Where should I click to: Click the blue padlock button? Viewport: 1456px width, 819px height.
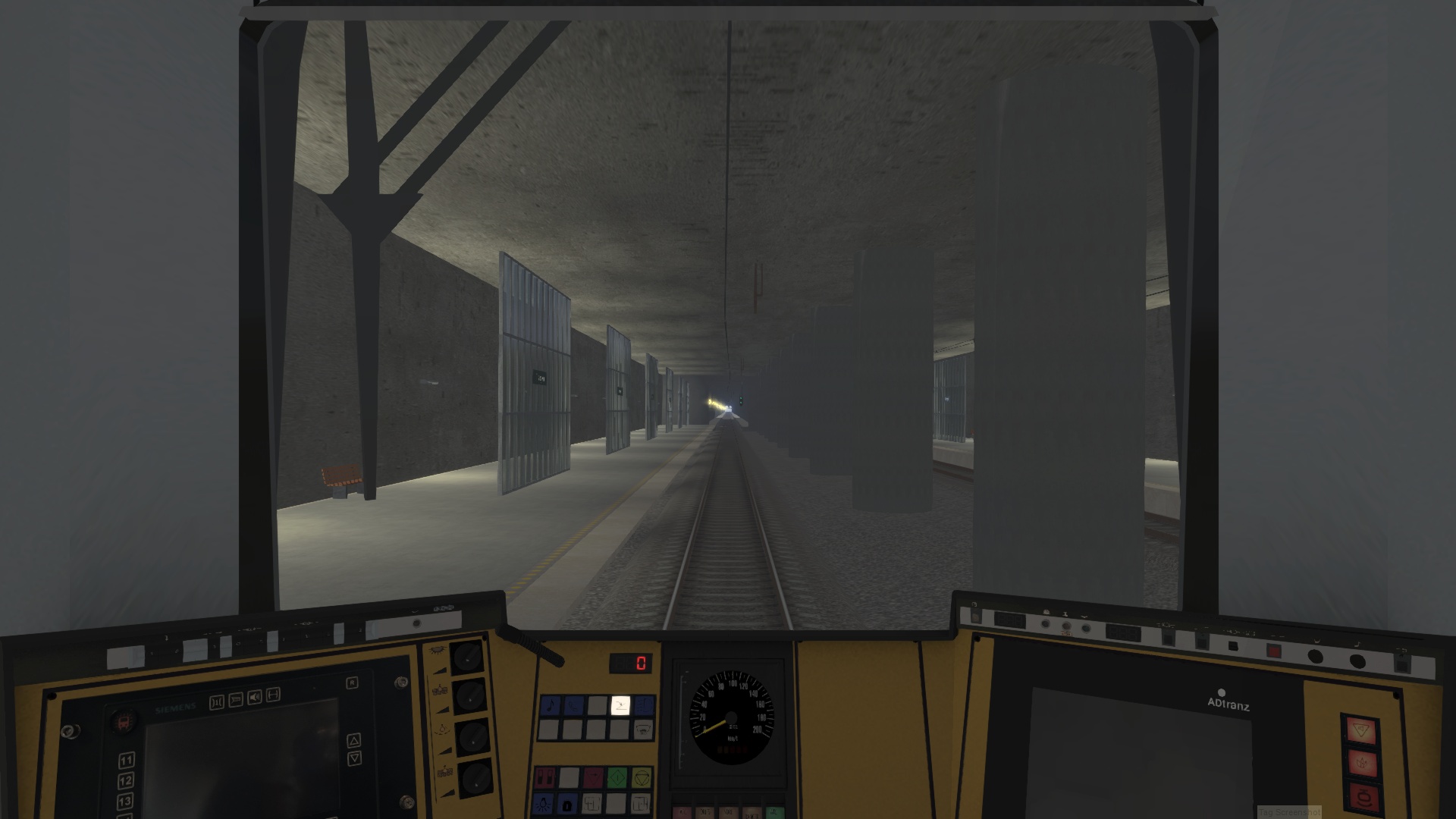pyautogui.click(x=569, y=803)
